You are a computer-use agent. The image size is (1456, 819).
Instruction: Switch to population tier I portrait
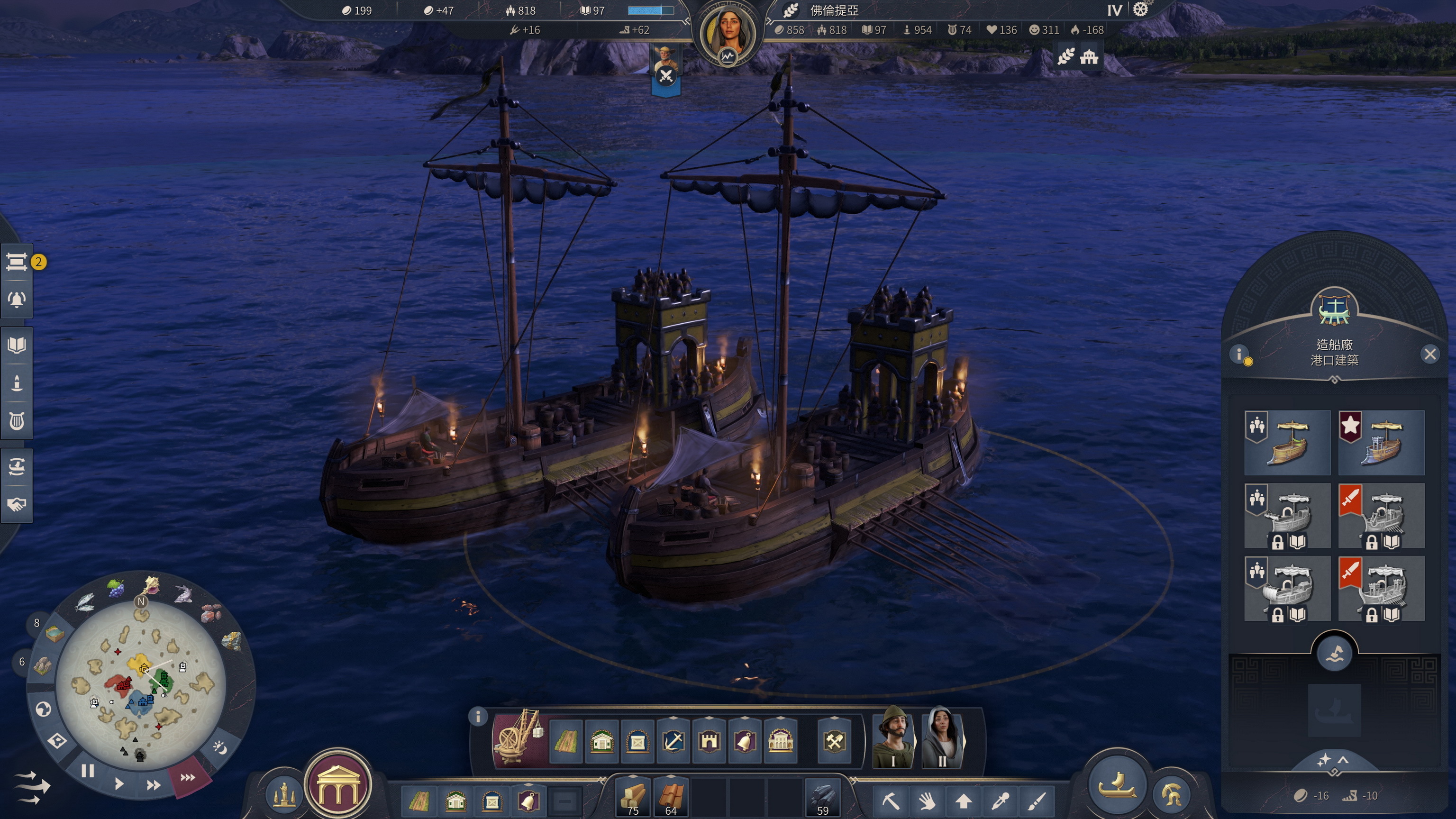[x=893, y=737]
